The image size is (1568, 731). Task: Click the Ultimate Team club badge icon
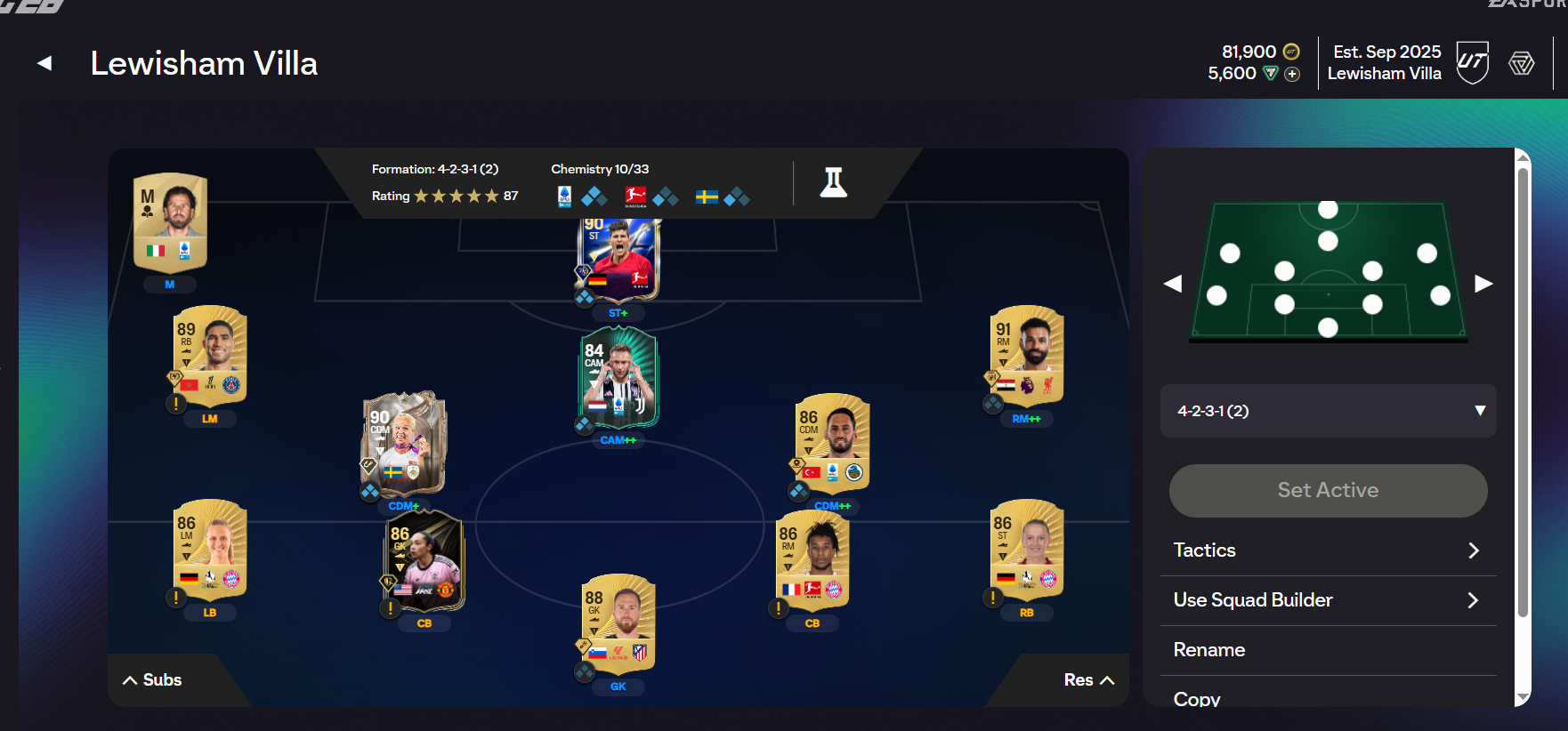(1472, 63)
